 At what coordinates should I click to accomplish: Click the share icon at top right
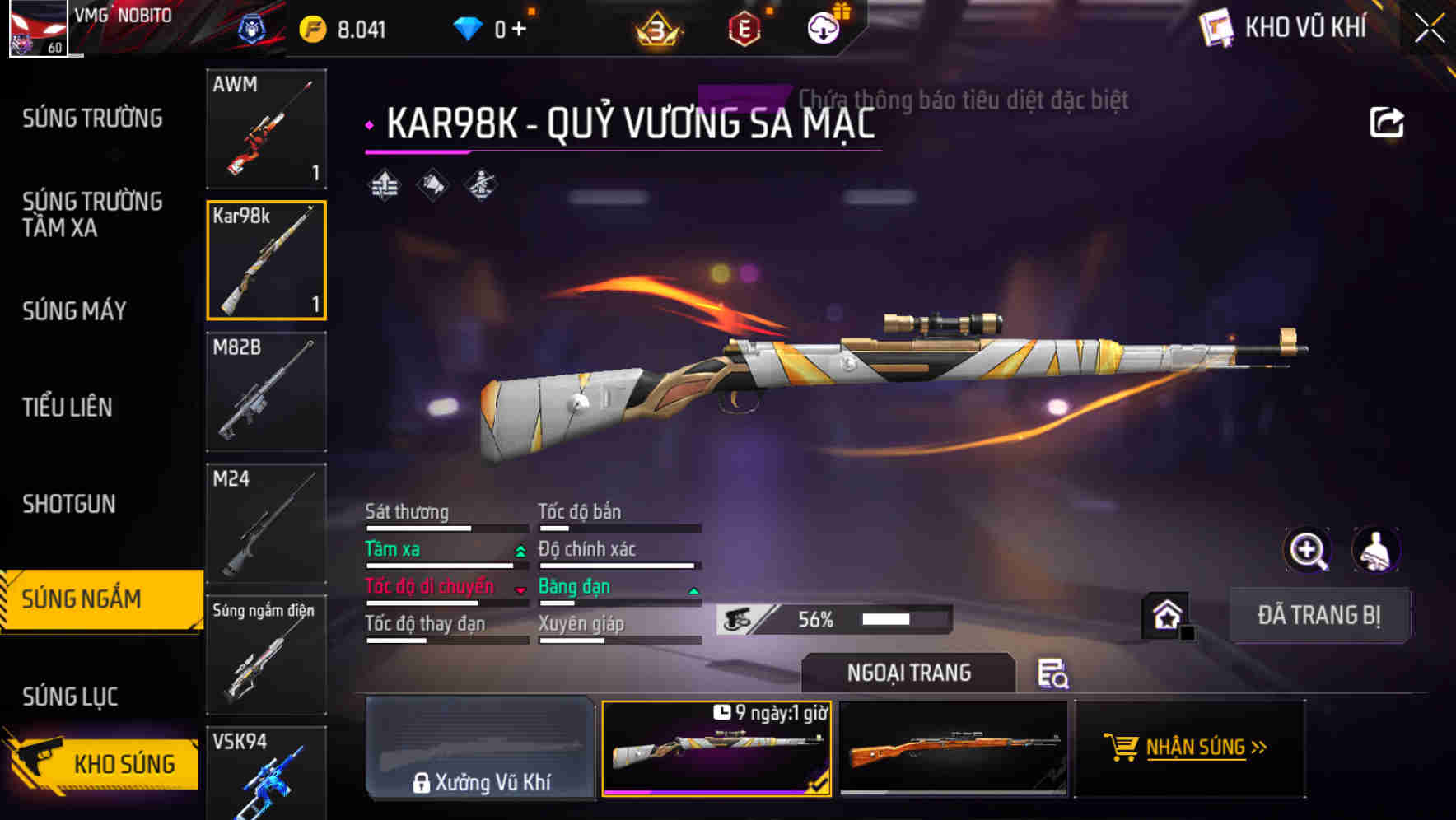(1388, 121)
